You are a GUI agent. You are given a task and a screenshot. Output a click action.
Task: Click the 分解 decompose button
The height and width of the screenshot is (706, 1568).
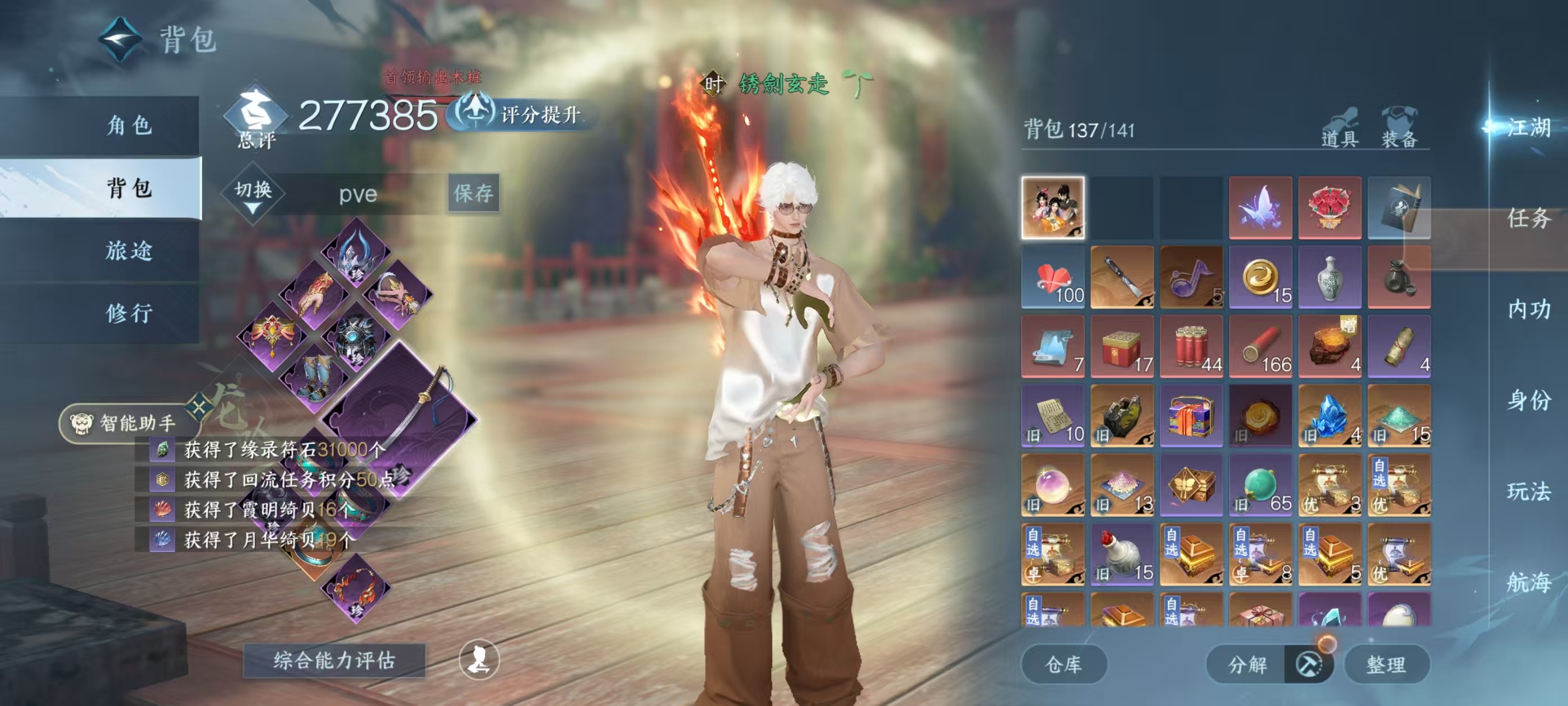[1247, 664]
